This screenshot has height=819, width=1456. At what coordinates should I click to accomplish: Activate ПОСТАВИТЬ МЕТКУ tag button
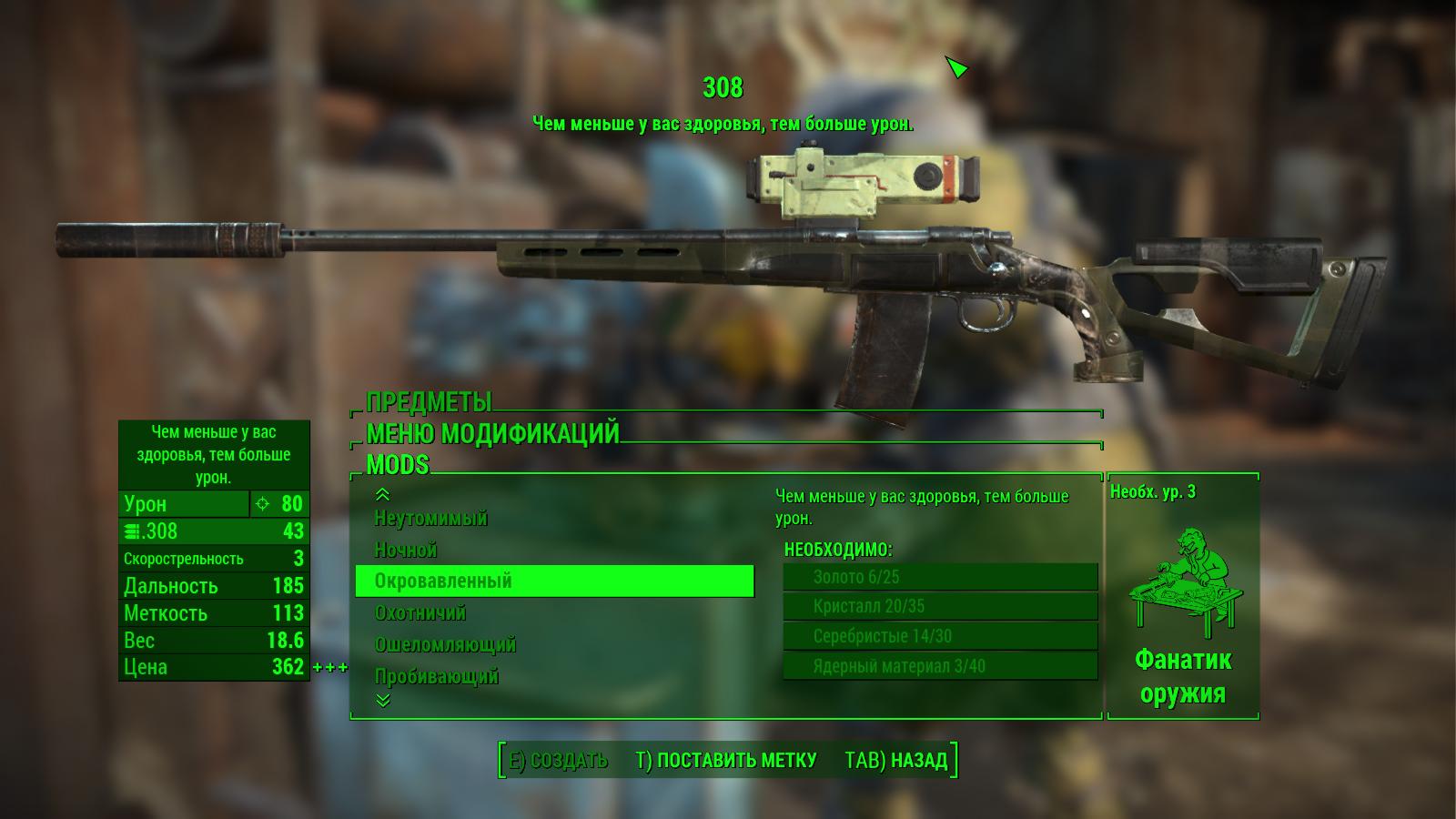pos(726,761)
